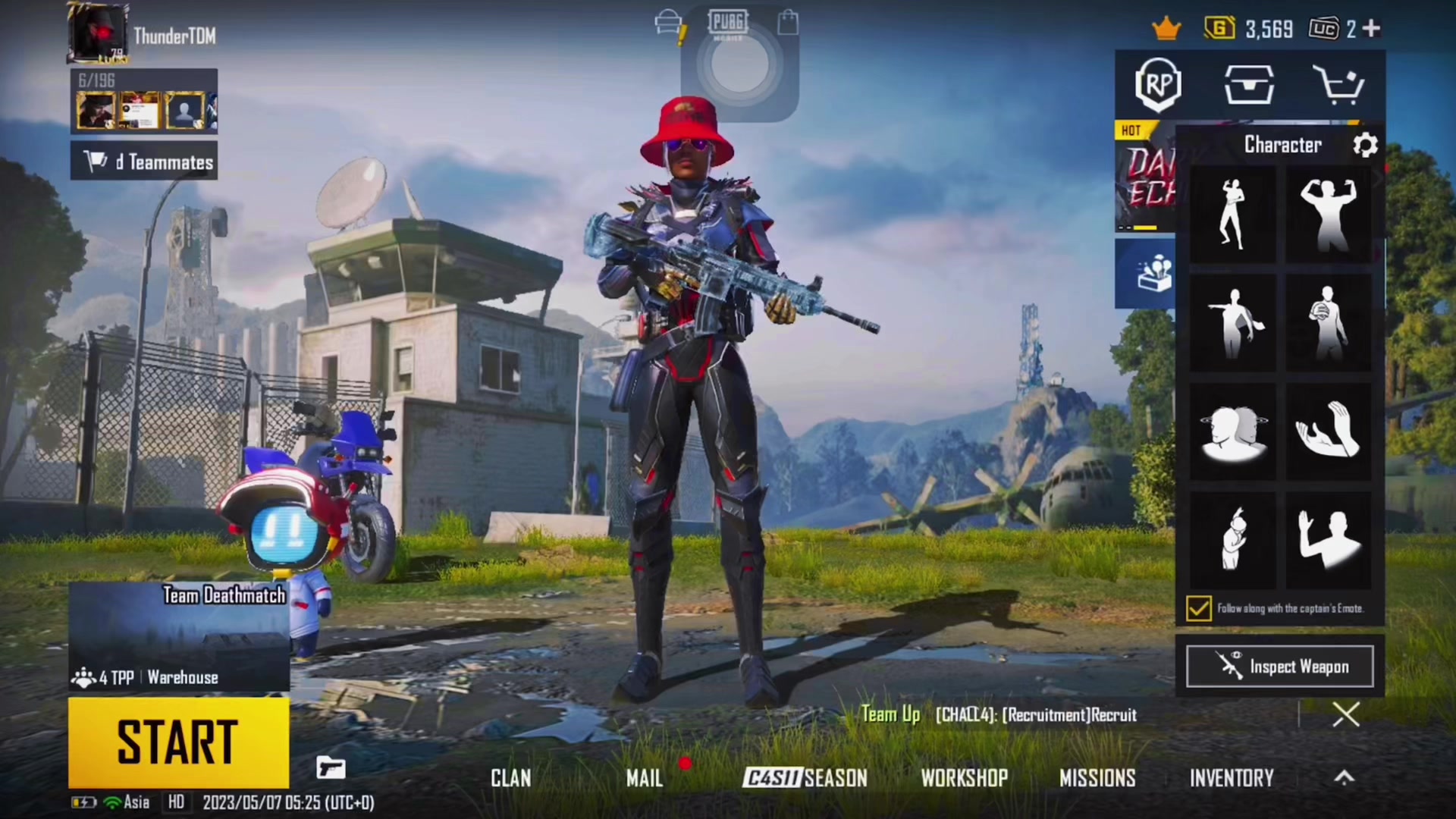Image resolution: width=1456 pixels, height=819 pixels.
Task: Open the C4S11 Season page
Action: [805, 778]
